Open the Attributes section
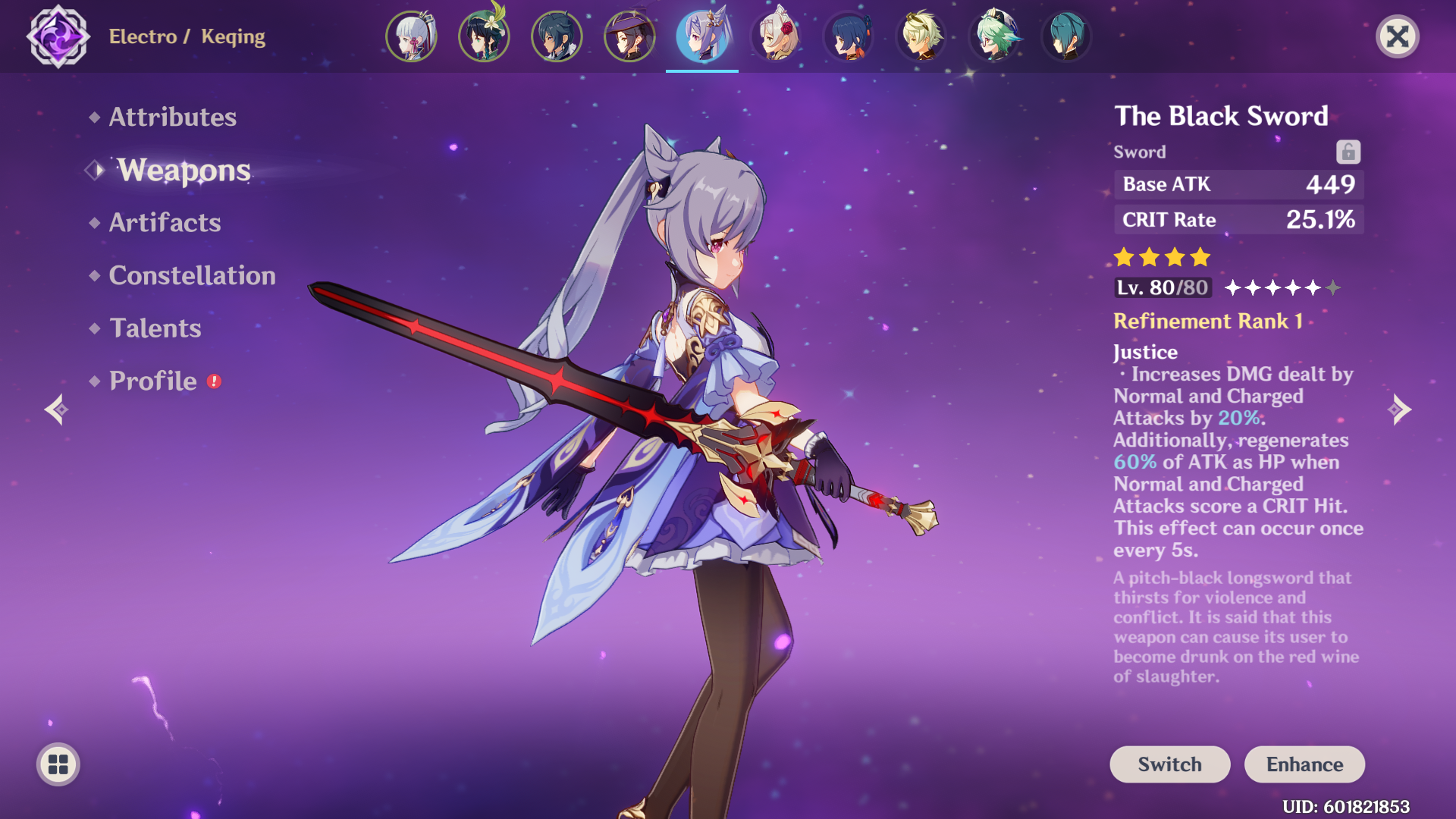 pos(172,117)
